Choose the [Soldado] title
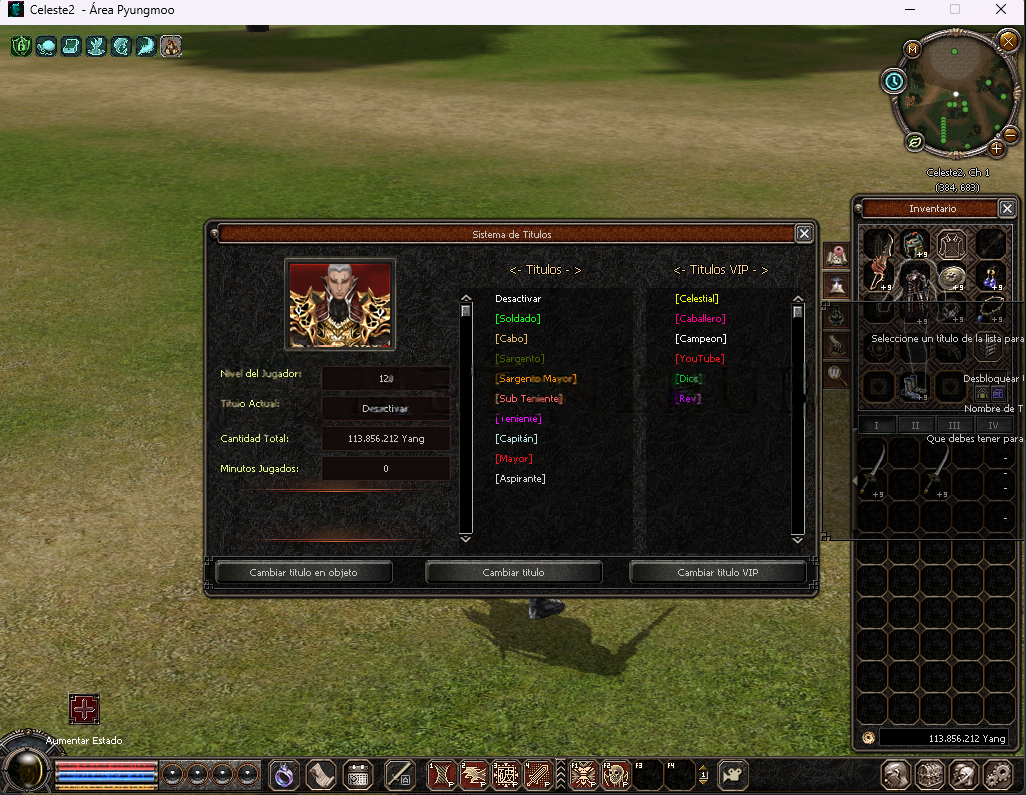 [517, 319]
